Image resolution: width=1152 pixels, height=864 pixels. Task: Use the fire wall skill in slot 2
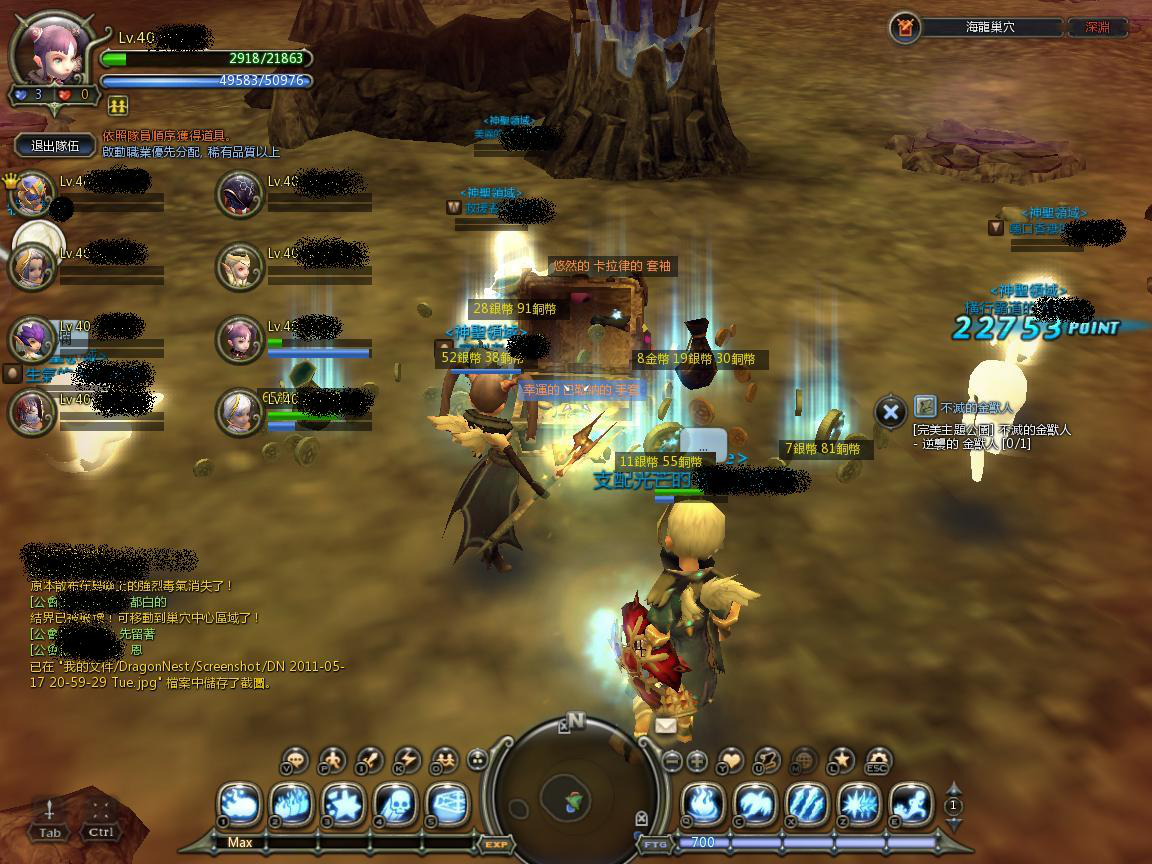(x=291, y=804)
